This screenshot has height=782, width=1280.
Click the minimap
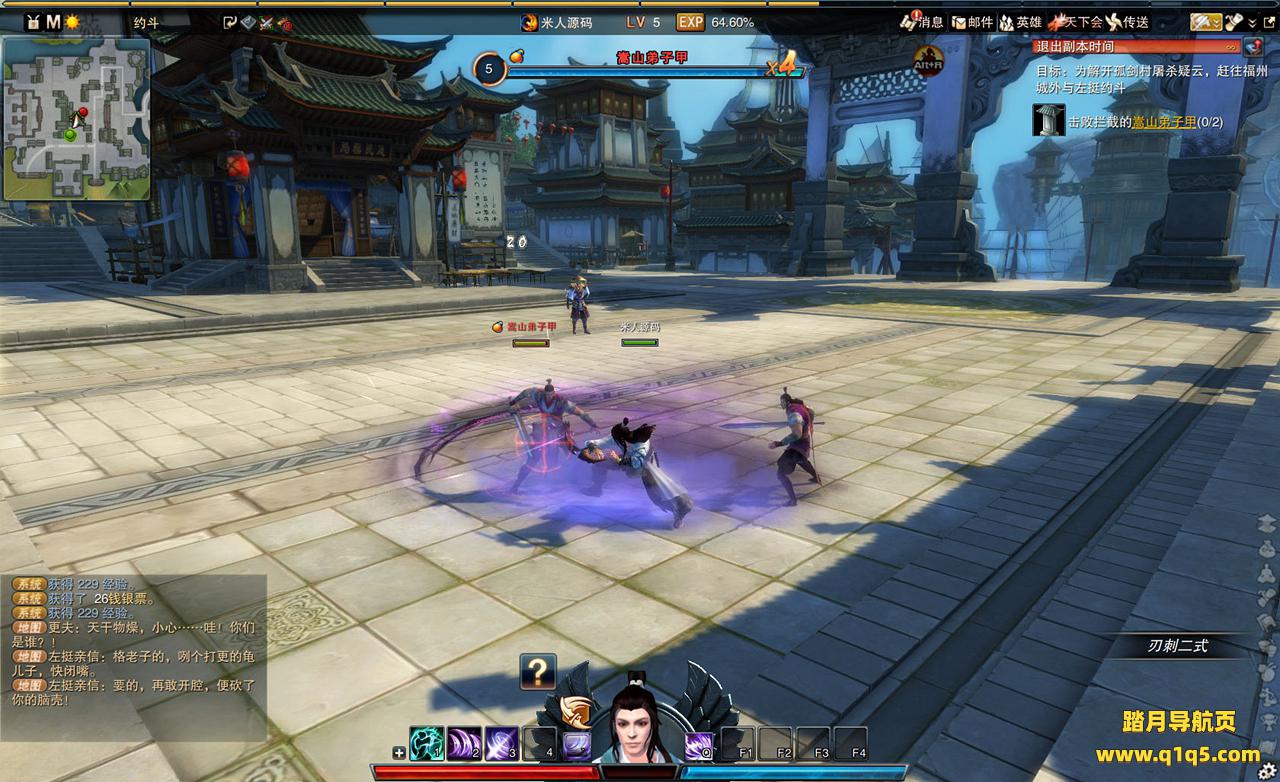76,119
